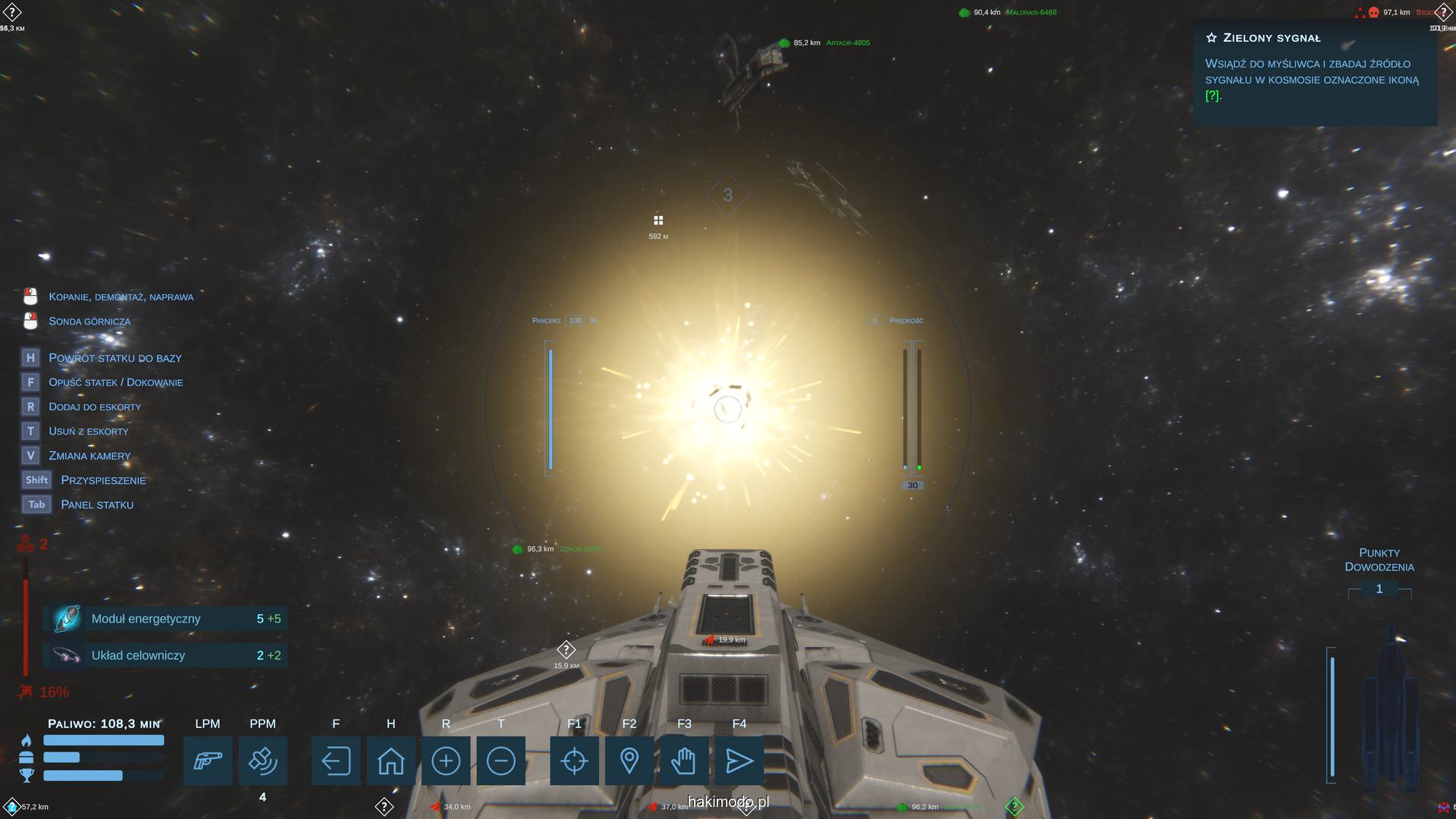Select the Moduł energetyczny row

tap(165, 619)
